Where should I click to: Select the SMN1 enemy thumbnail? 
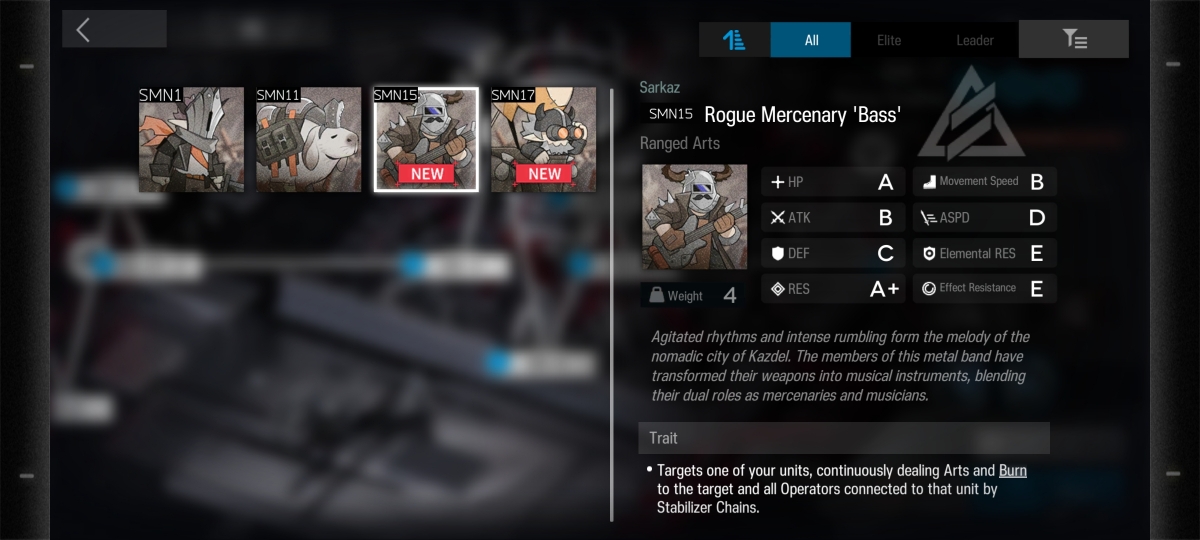(191, 139)
